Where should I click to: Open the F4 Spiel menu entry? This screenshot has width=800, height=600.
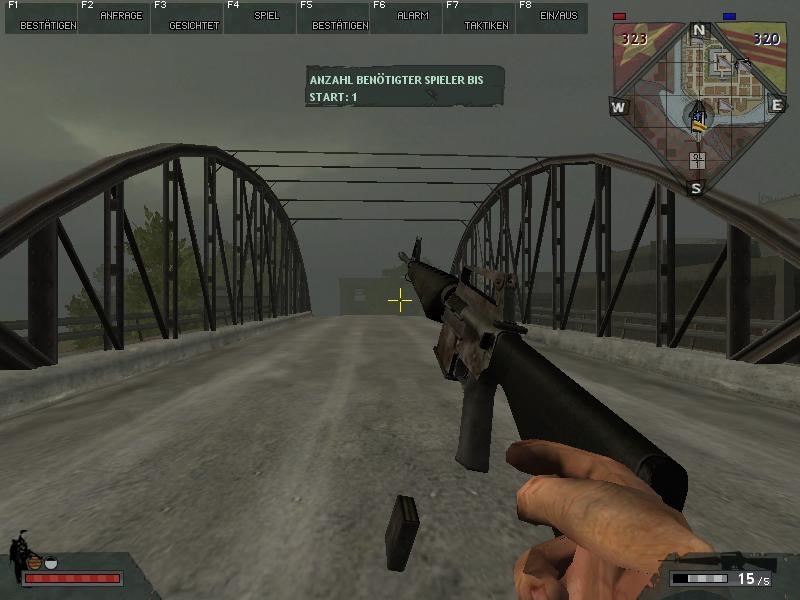click(x=259, y=17)
